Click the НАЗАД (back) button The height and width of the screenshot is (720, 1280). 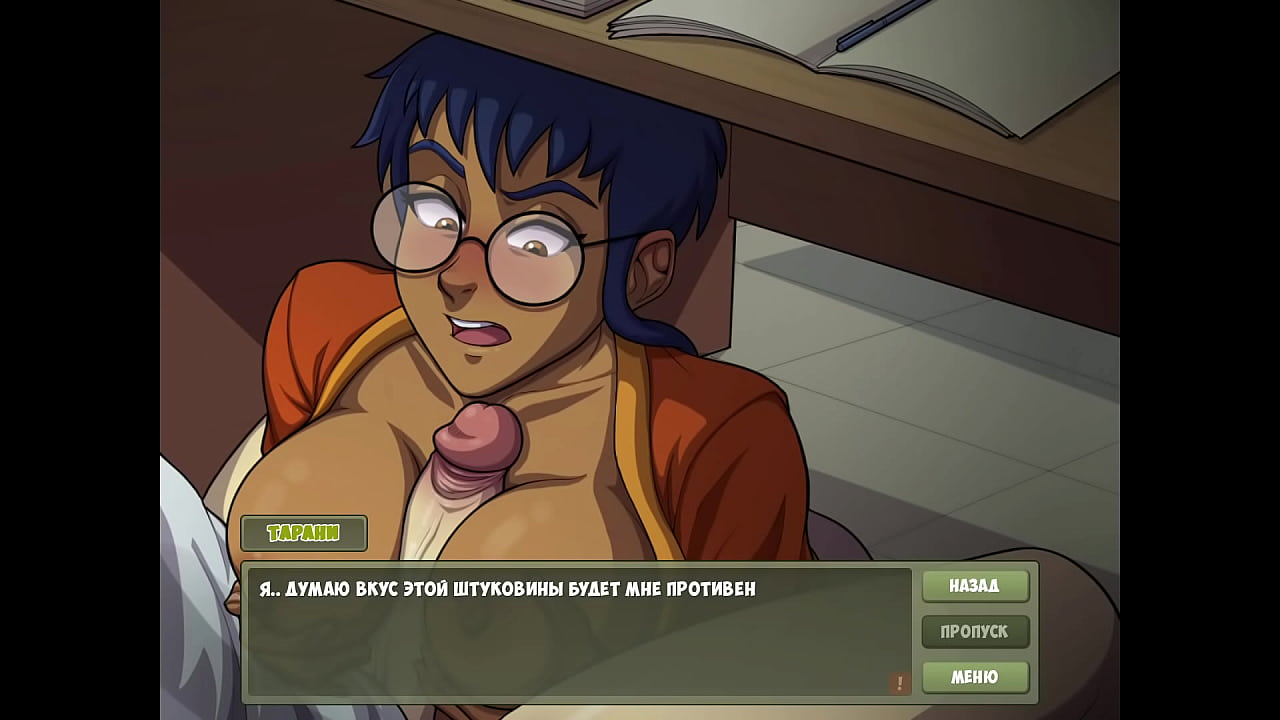point(975,586)
